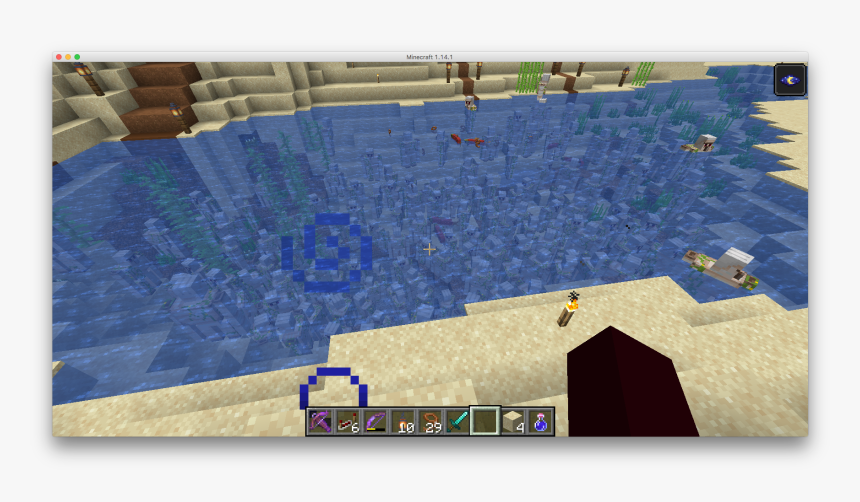860x502 pixels.
Task: Select the hotbar slot holding 6 items
Action: 348,422
